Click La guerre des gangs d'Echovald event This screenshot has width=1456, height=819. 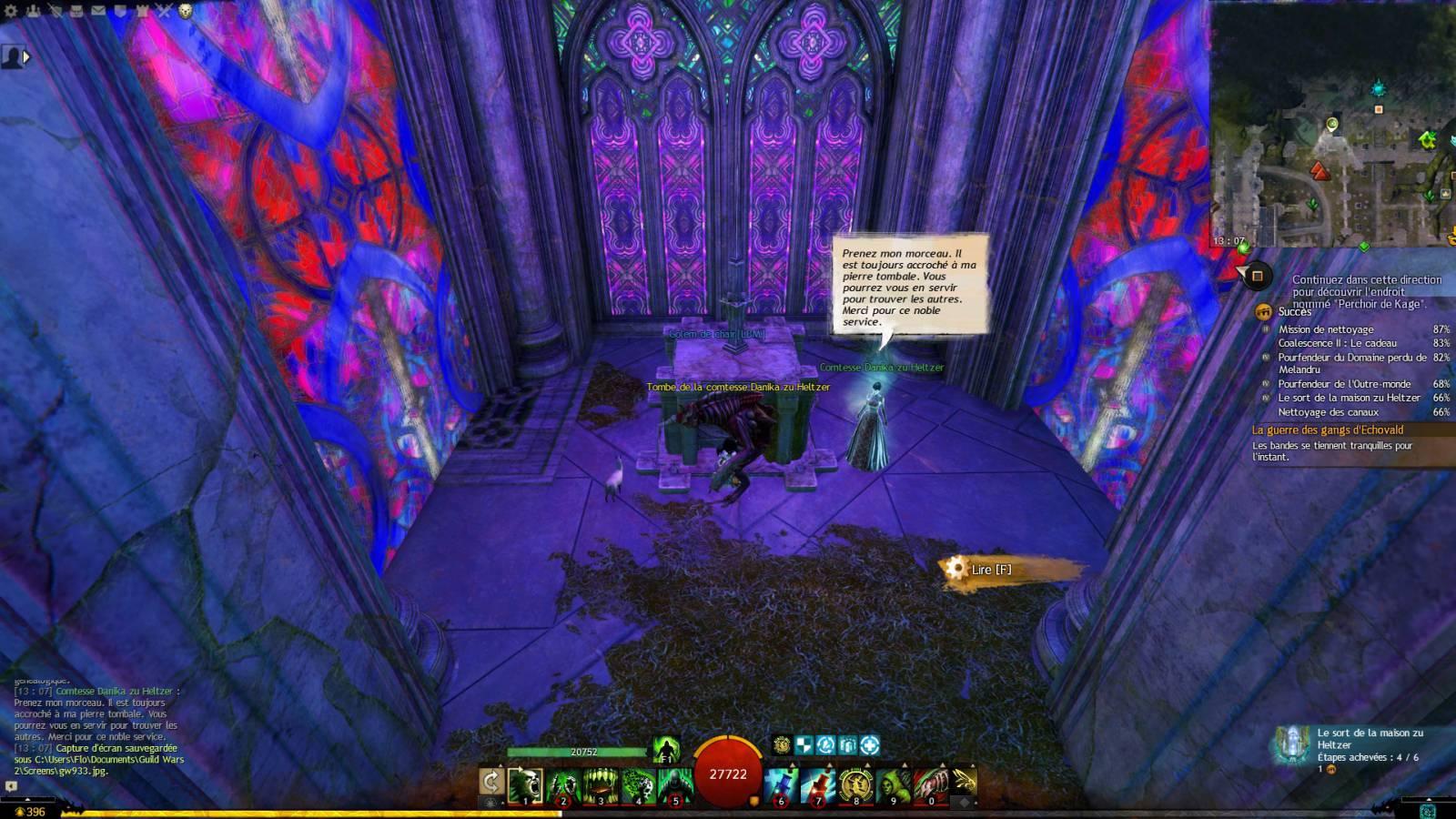click(1328, 430)
